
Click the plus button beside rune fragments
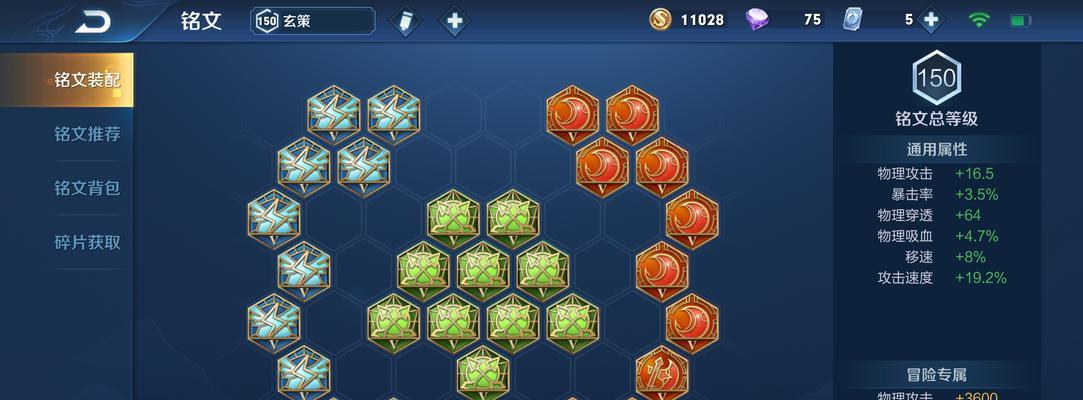[x=931, y=19]
